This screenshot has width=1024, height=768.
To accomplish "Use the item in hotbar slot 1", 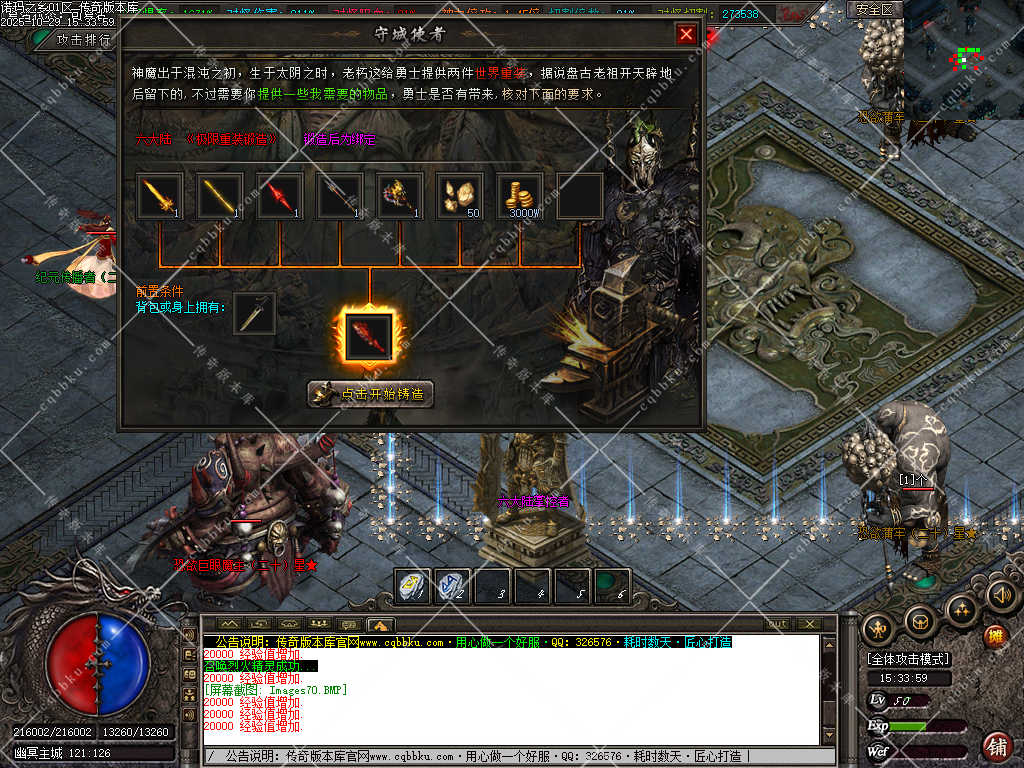I will point(414,586).
